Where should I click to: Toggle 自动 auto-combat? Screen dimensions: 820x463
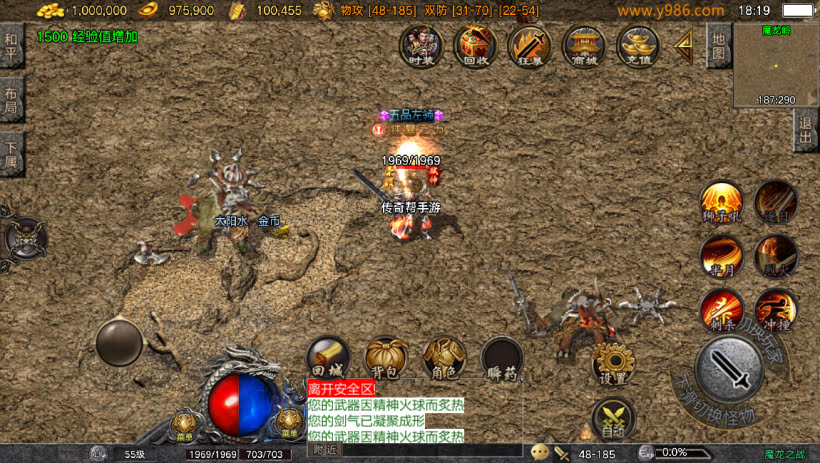[611, 418]
